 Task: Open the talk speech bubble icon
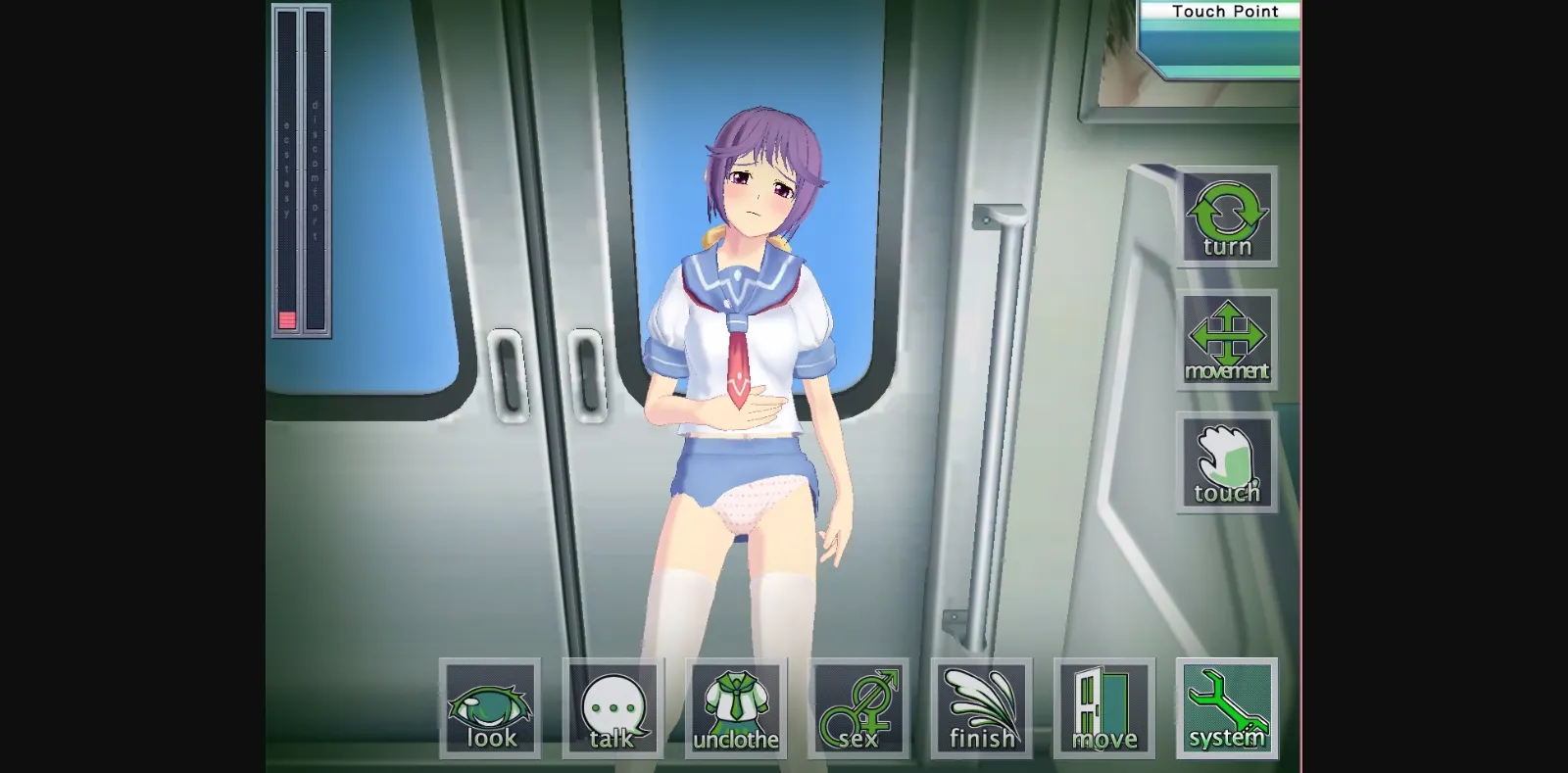[x=612, y=705]
